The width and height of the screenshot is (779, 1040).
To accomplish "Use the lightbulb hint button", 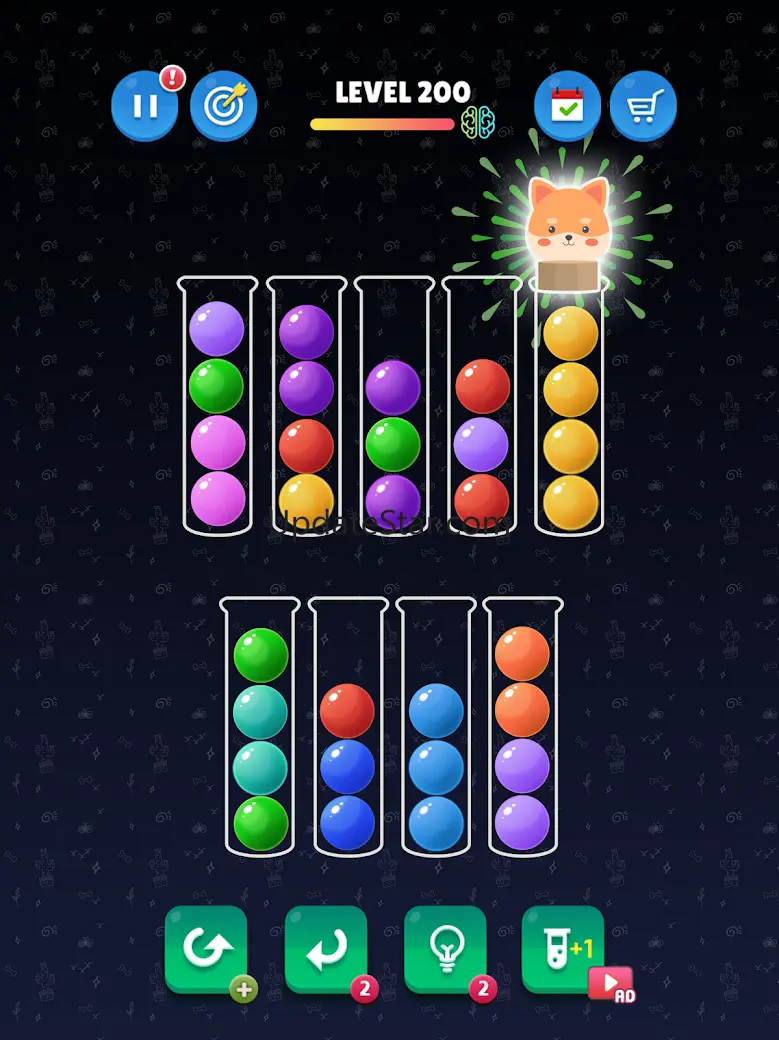I will 445,949.
